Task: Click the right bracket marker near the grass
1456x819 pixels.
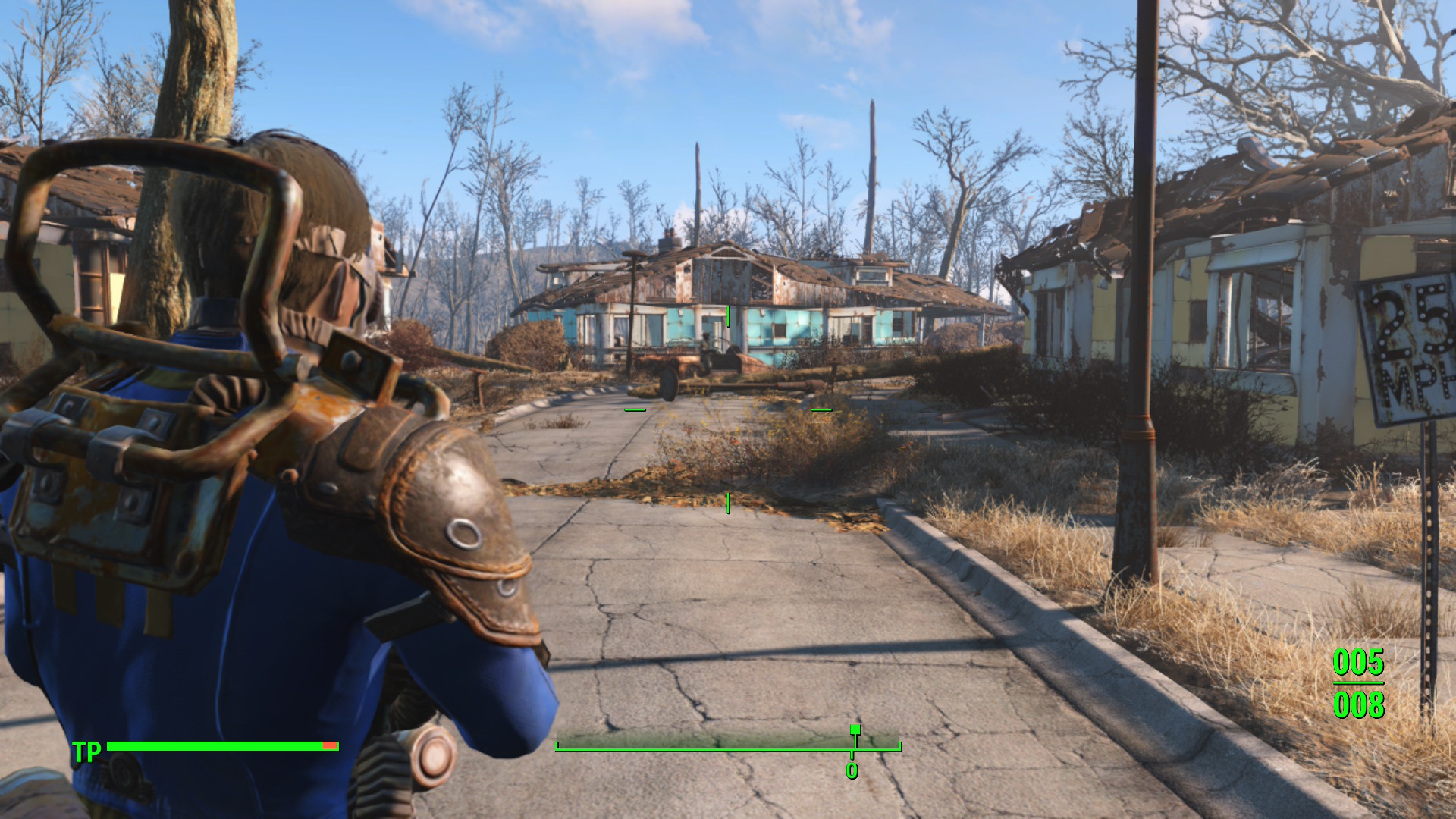Action: point(821,409)
